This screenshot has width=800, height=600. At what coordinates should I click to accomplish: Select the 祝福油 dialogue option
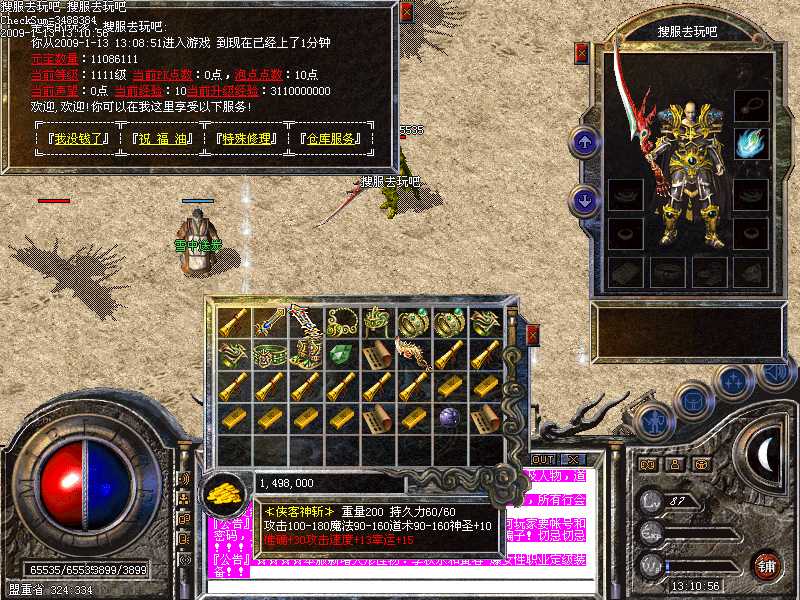[x=161, y=139]
